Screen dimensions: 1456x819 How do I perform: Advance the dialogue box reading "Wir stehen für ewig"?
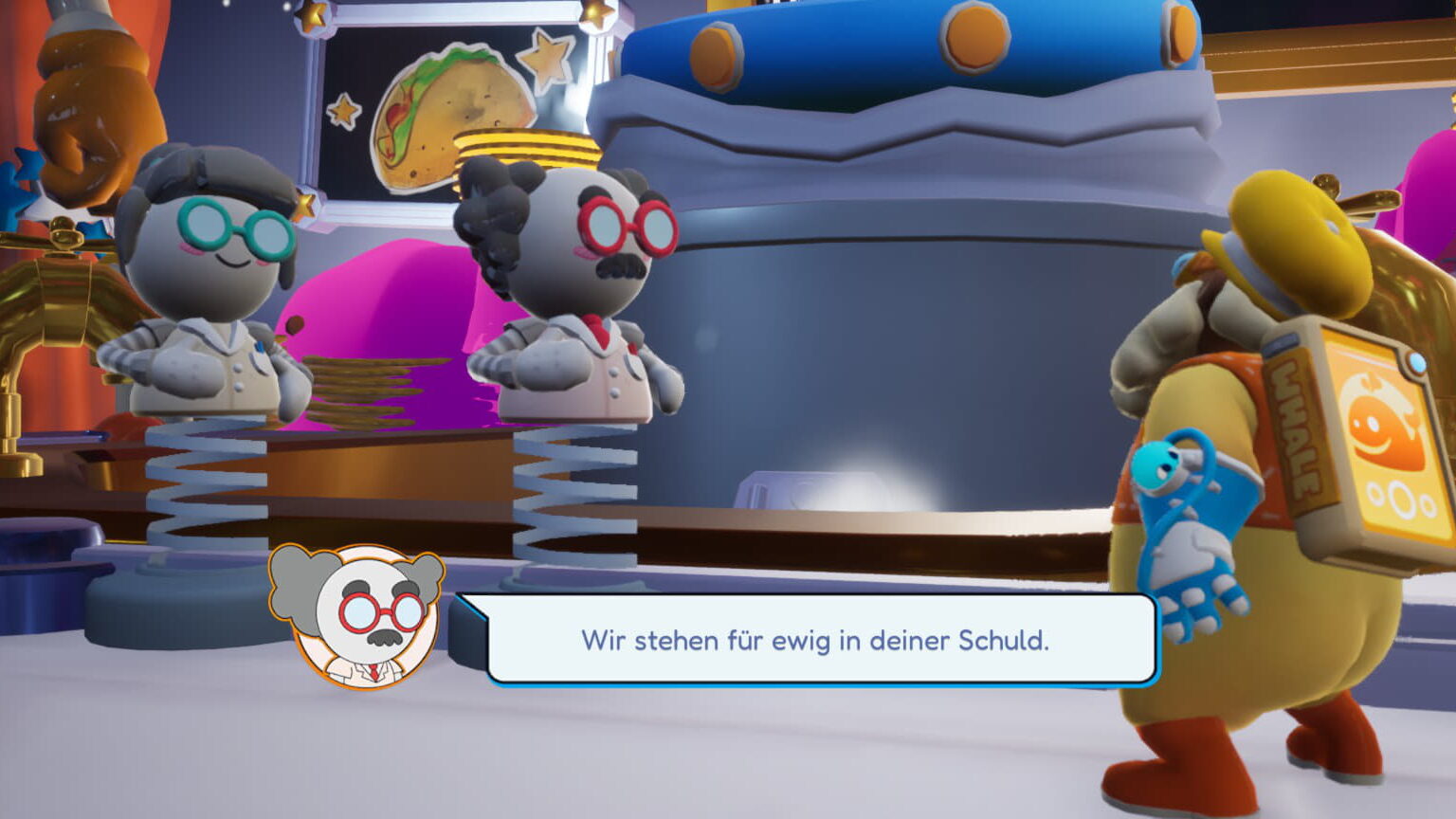coord(815,640)
